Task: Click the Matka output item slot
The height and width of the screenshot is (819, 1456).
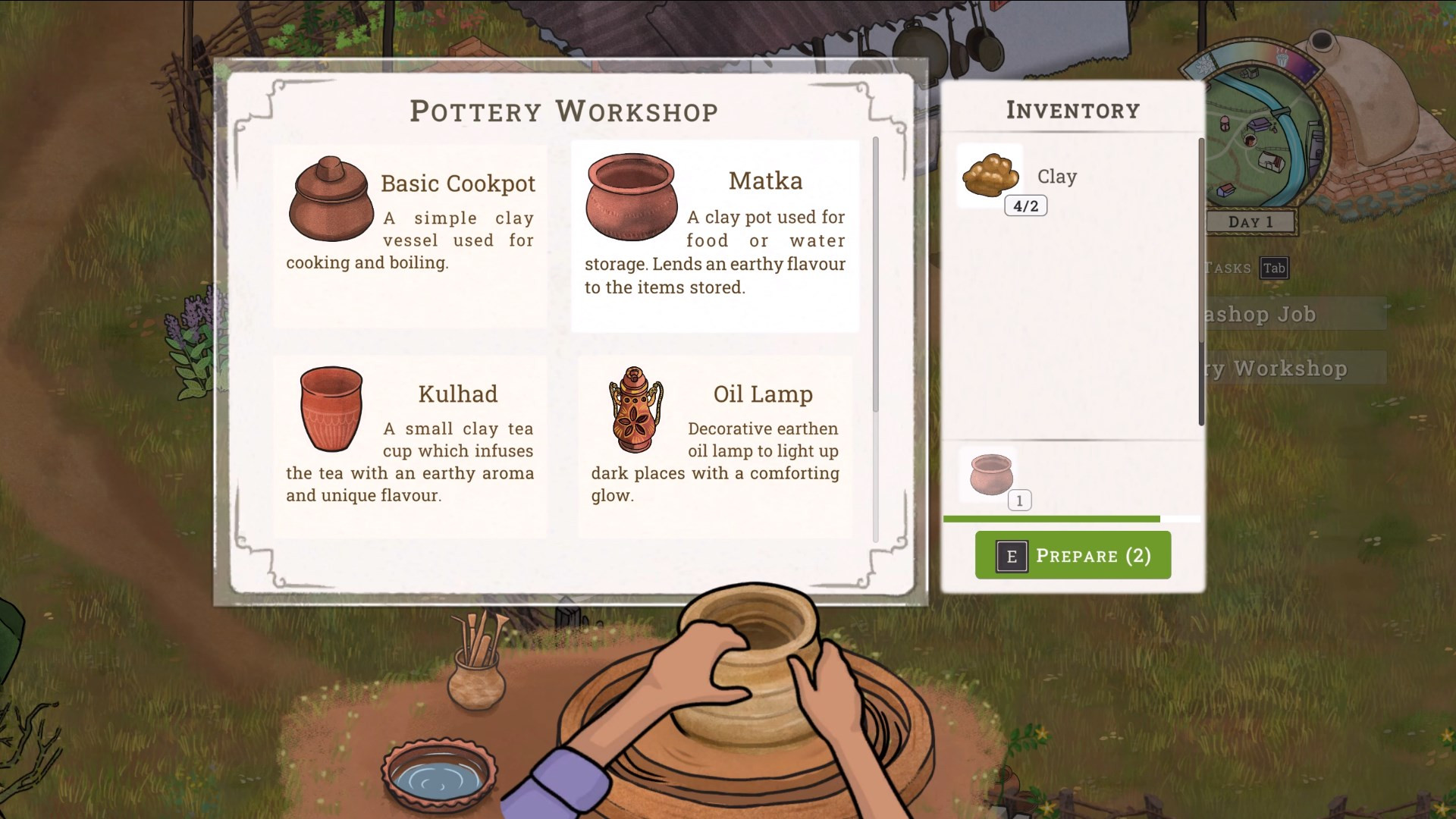Action: click(x=990, y=475)
